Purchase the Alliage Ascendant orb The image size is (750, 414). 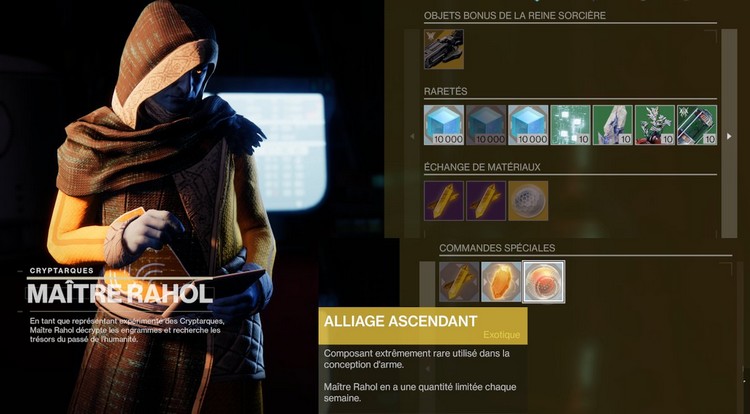(x=544, y=282)
